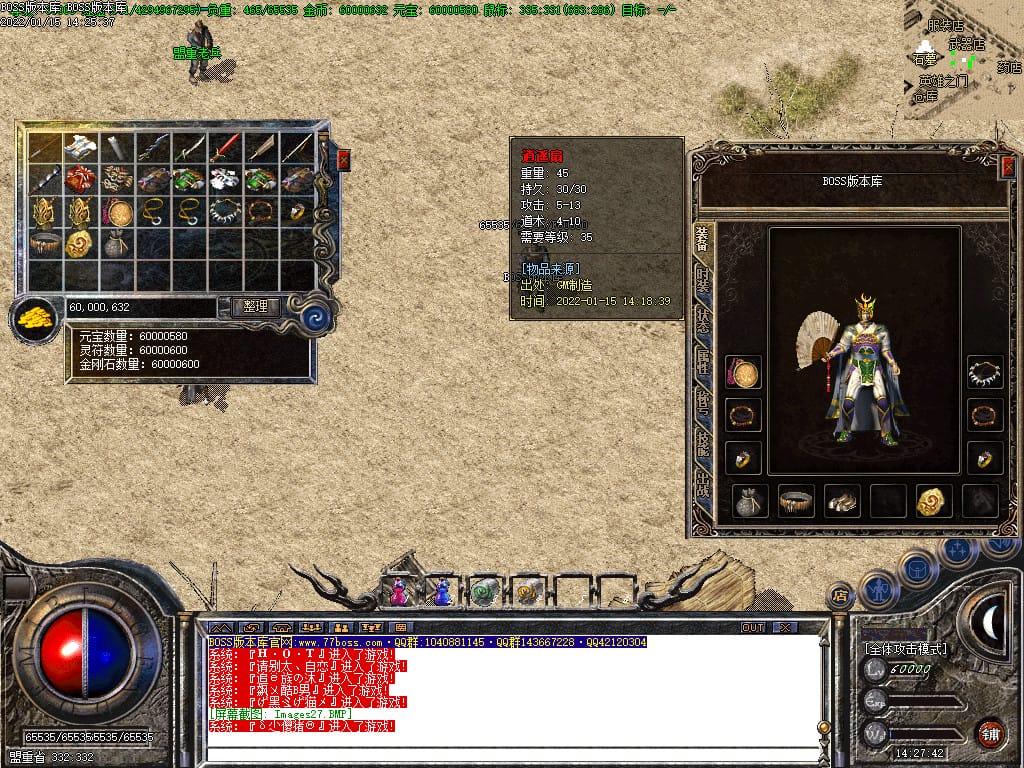Image resolution: width=1024 pixels, height=768 pixels.
Task: Close the inventory bag window
Action: coord(343,160)
